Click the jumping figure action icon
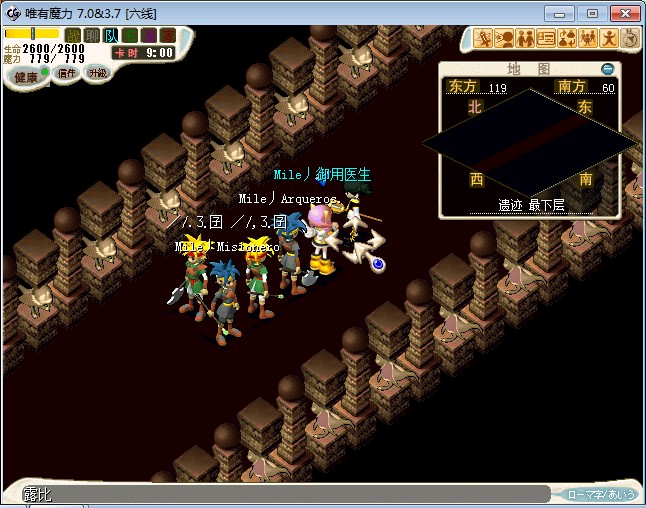646x508 pixels. (x=609, y=39)
